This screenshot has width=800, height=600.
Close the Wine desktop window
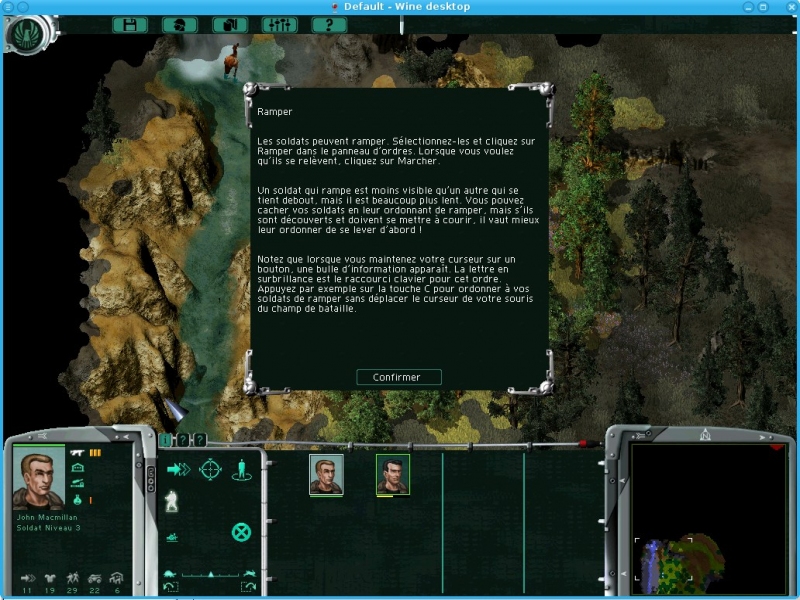tap(790, 7)
